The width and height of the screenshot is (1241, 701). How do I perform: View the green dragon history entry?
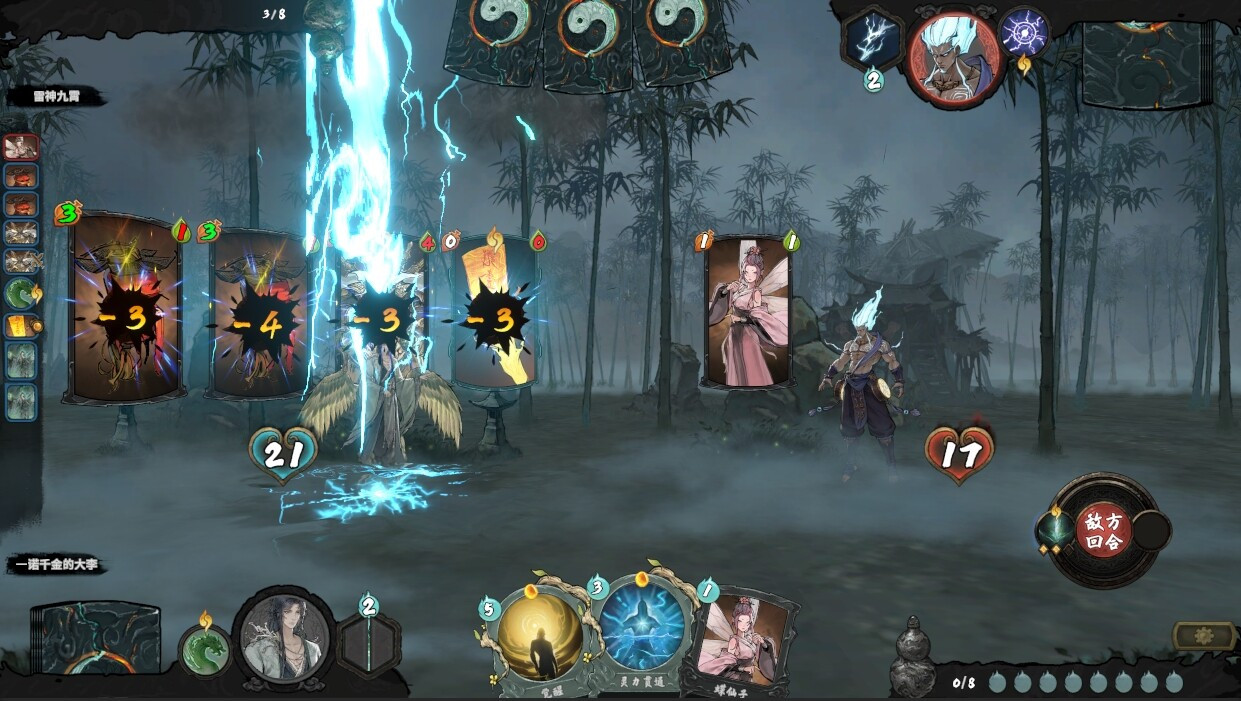tap(22, 293)
